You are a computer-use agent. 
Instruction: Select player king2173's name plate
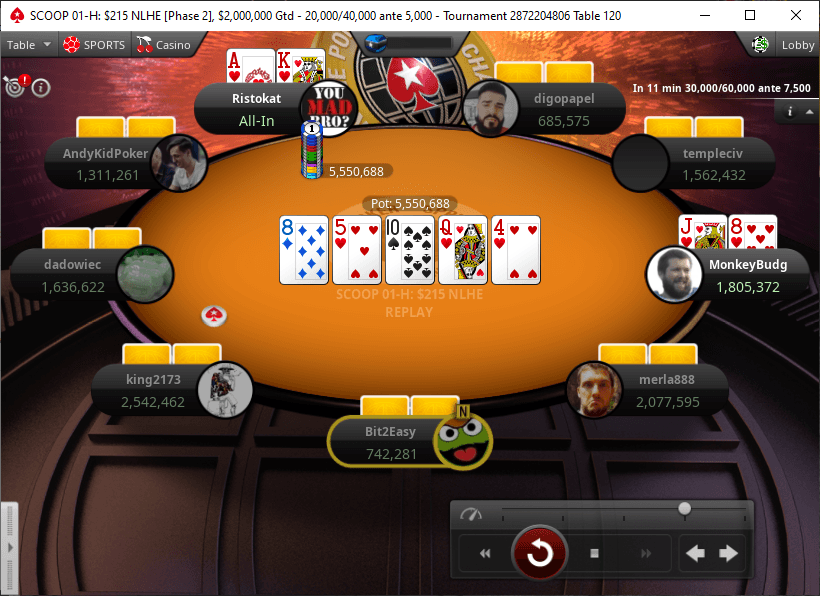[x=150, y=390]
